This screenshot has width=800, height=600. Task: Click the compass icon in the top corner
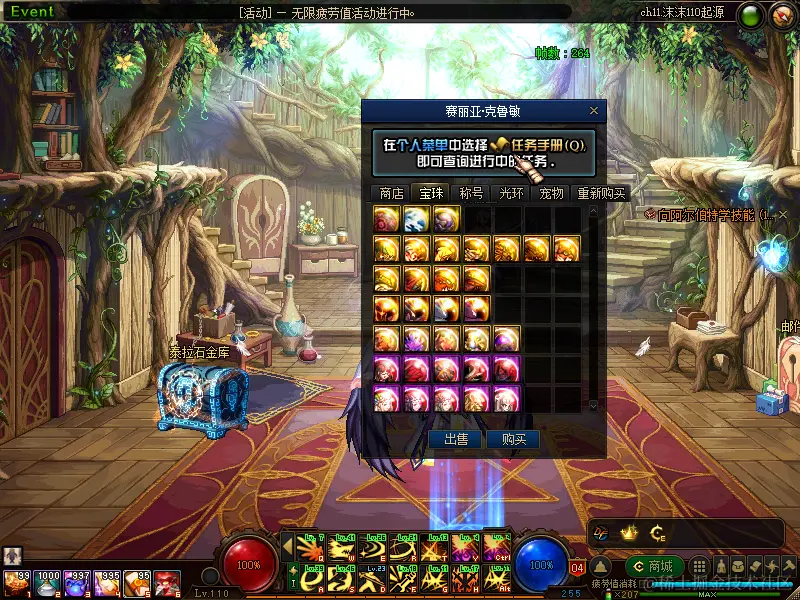(782, 17)
